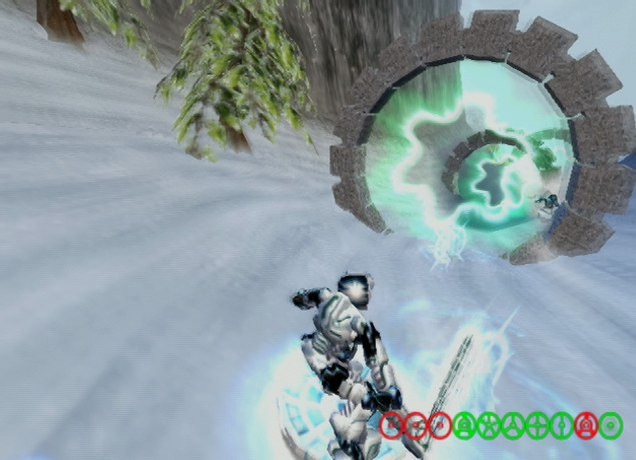Choose the green four-spoke cross symbol

click(537, 426)
